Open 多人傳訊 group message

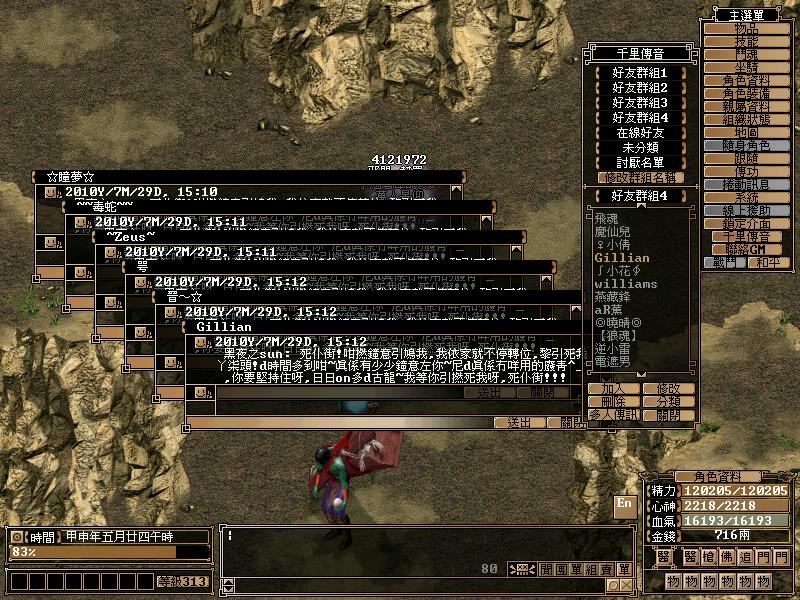click(613, 414)
